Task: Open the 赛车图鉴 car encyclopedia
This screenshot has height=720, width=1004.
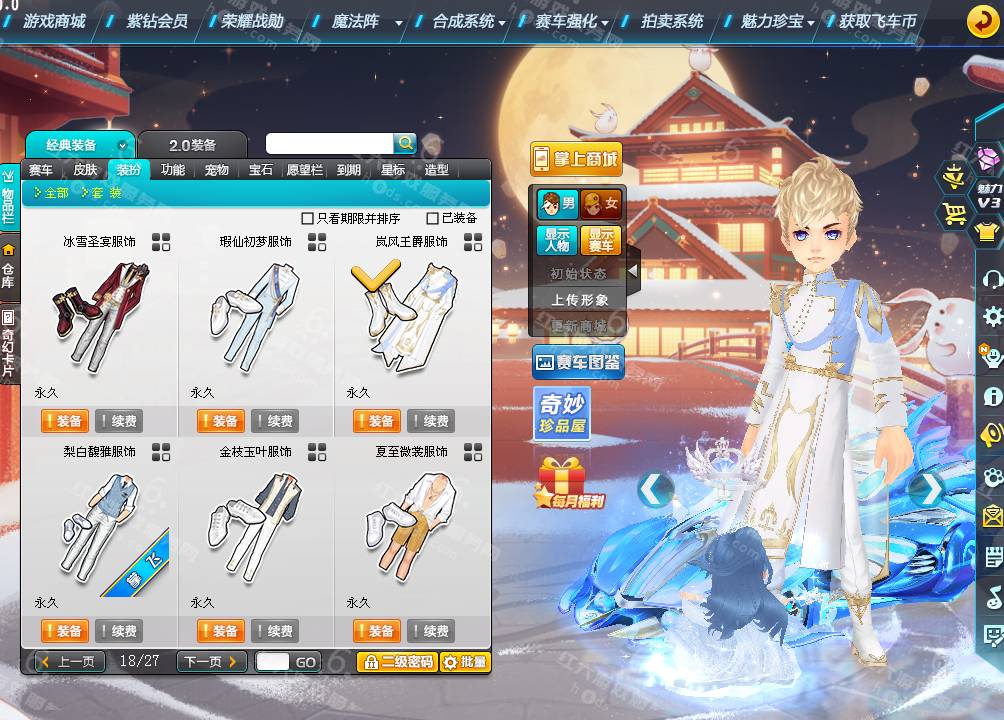Action: 578,362
